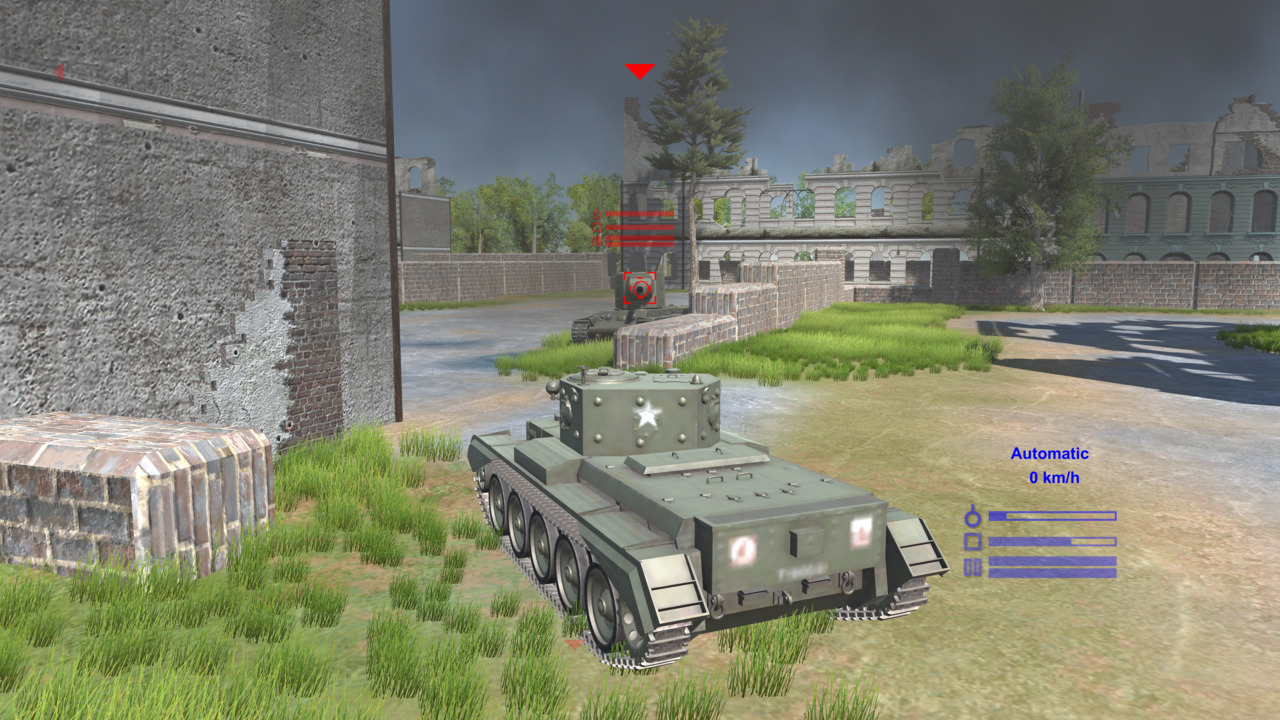1280x720 pixels.
Task: Click the red targeting bracket on the enemy turret
Action: 640,289
